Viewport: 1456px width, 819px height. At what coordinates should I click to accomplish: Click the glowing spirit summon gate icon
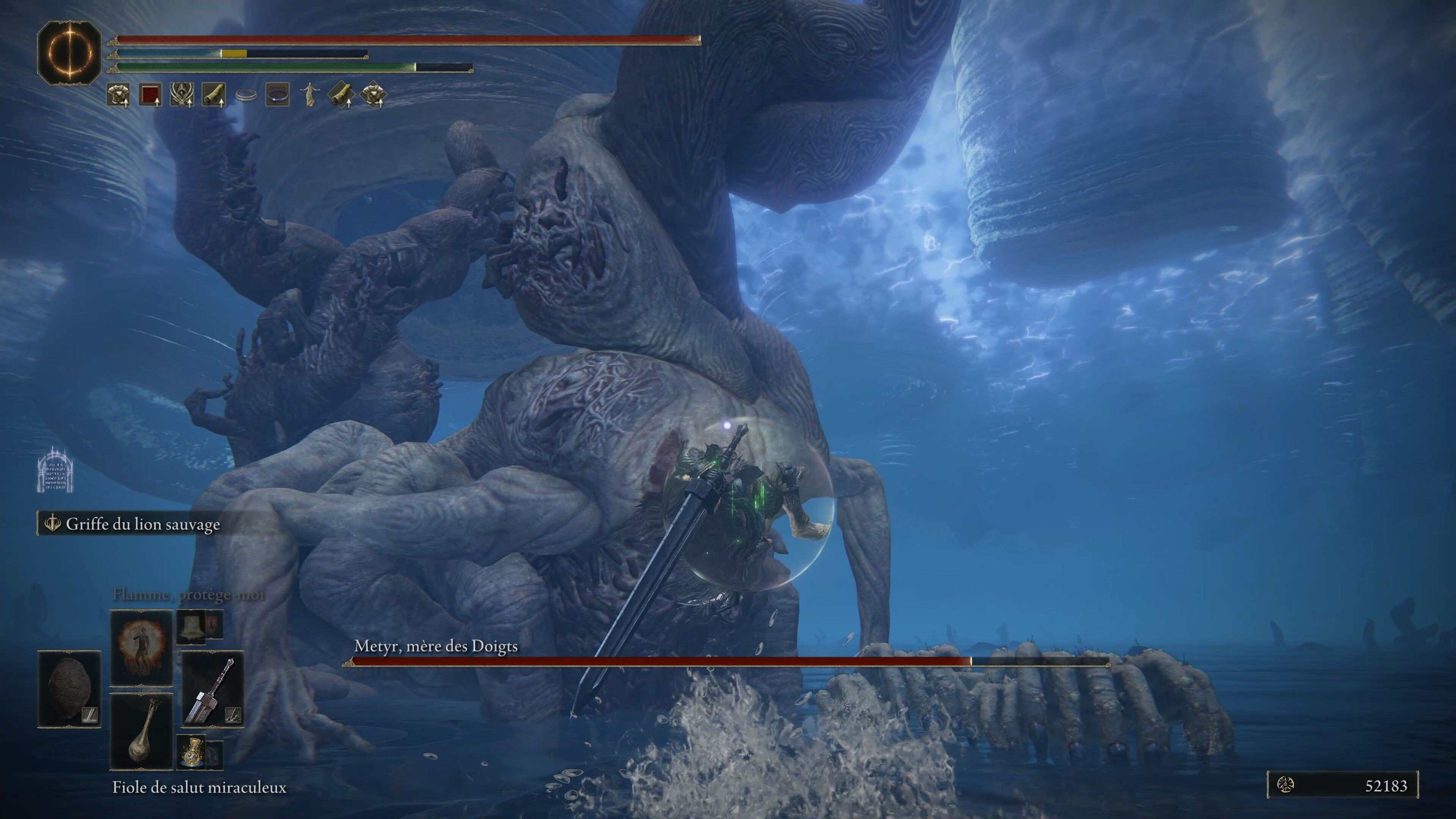coord(55,470)
